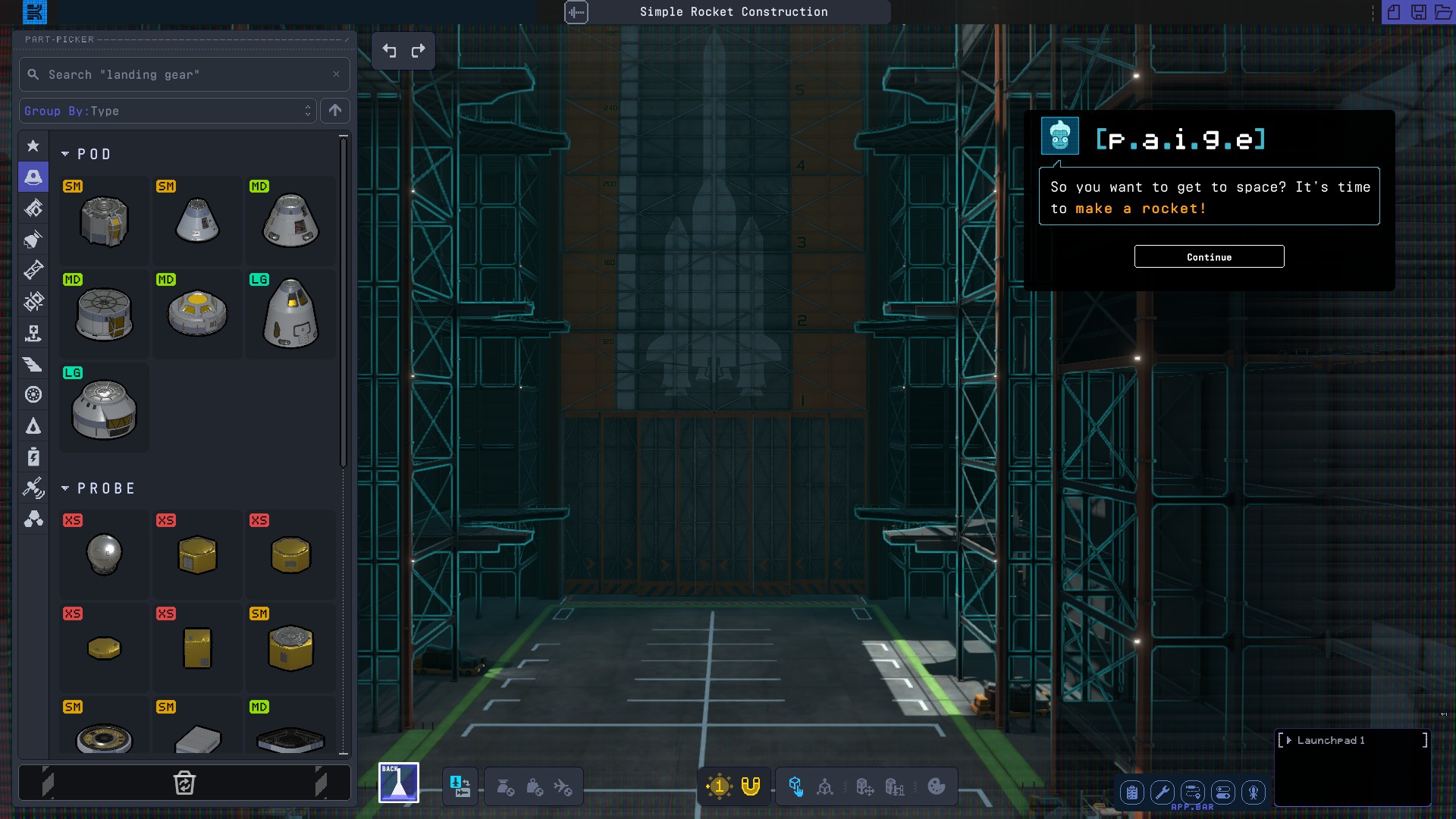Screen dimensions: 1456x819
Task: Click the trash bin to delete parts
Action: point(184,783)
